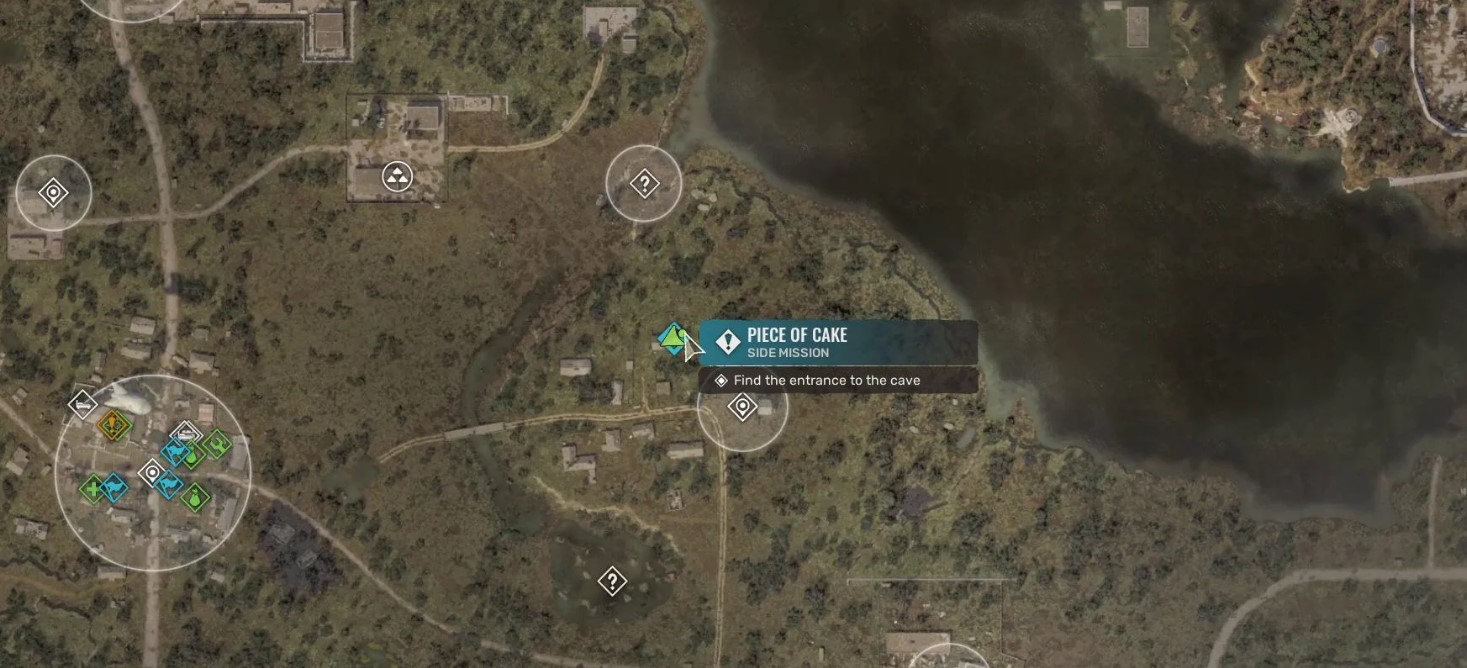Click the 'Find the entrance to the cave' objective

click(x=826, y=381)
